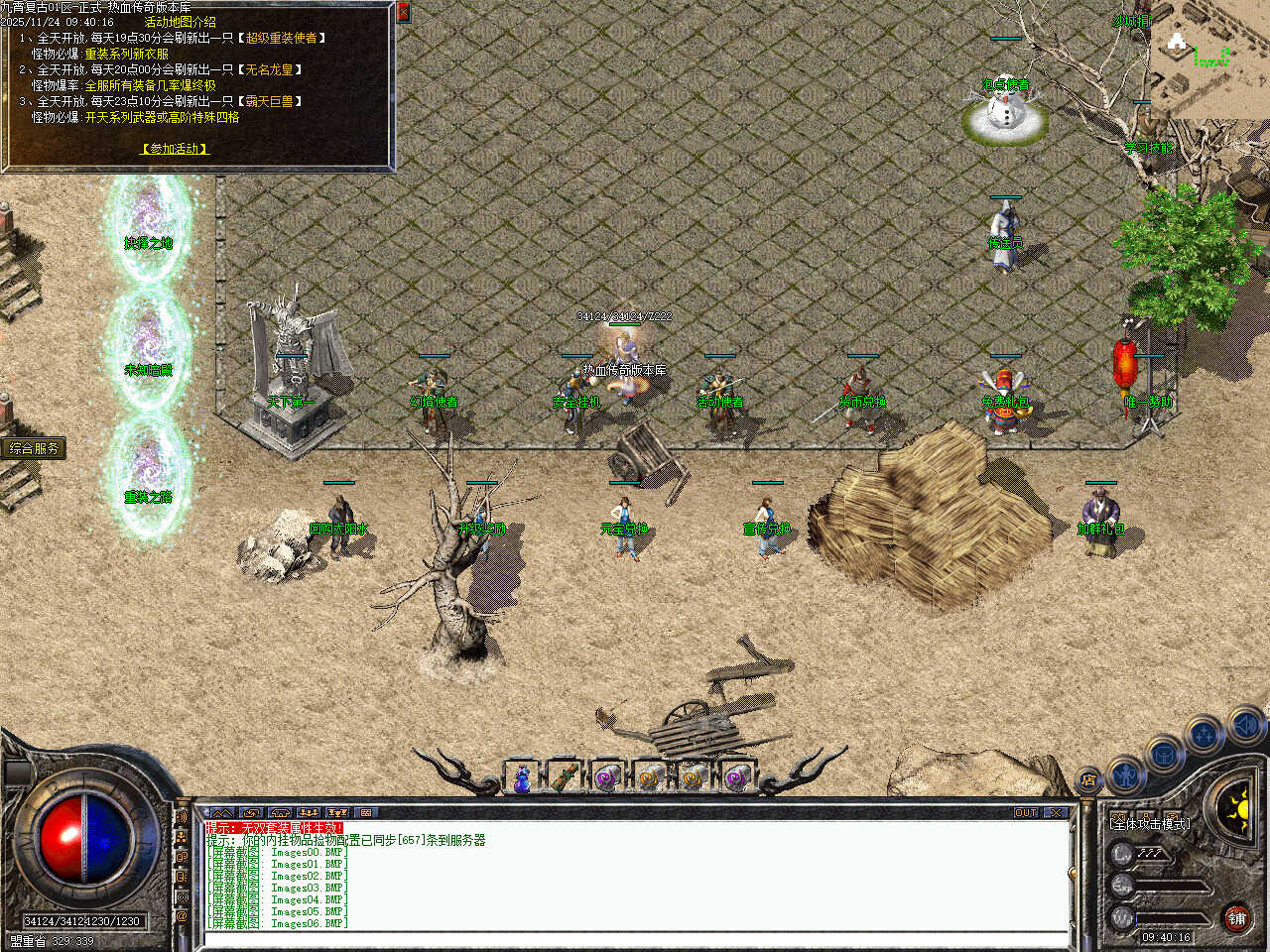Click the OUT button above the chat
This screenshot has height=952, width=1270.
pos(1026,812)
